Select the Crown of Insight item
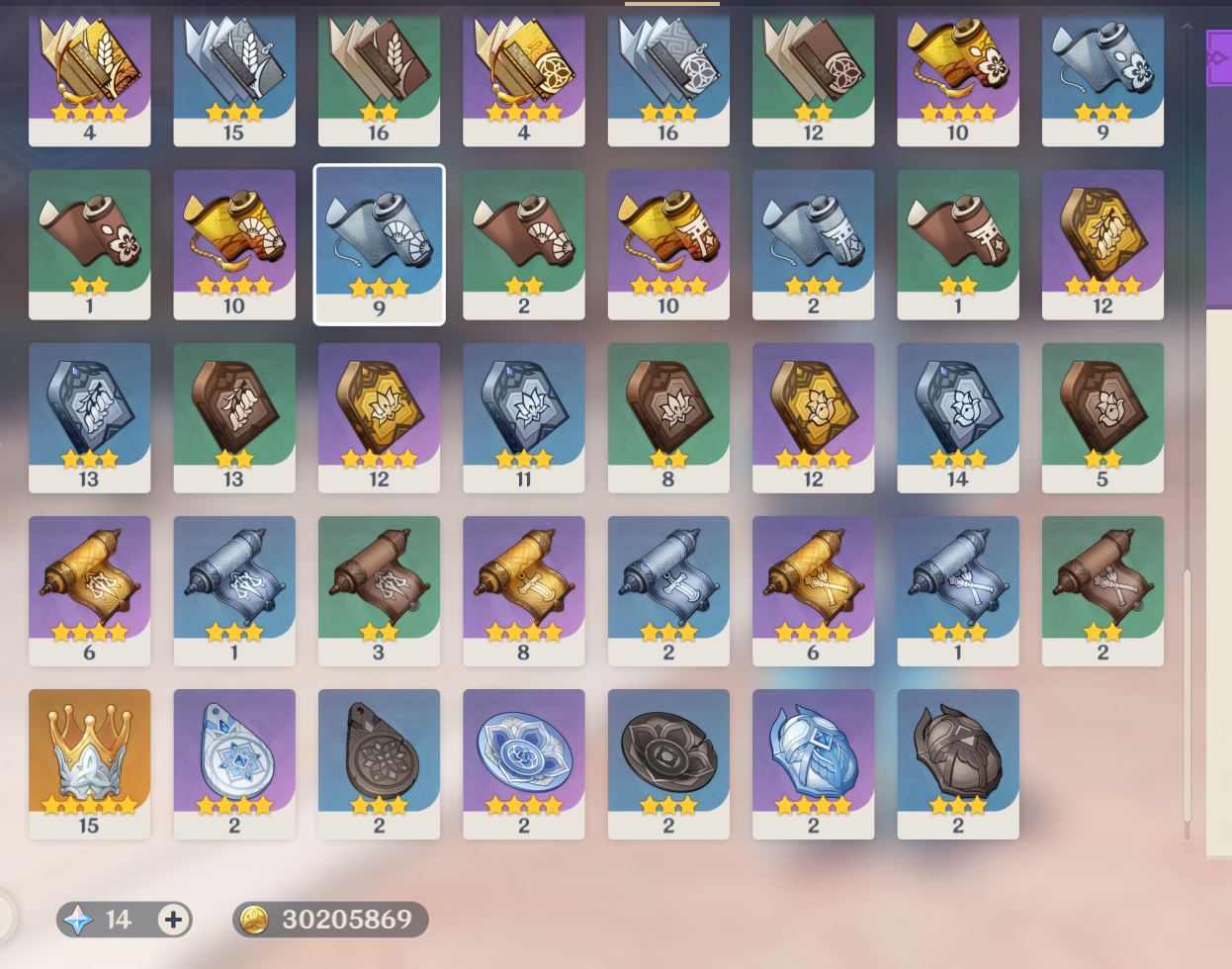The width and height of the screenshot is (1232, 969). click(x=89, y=763)
